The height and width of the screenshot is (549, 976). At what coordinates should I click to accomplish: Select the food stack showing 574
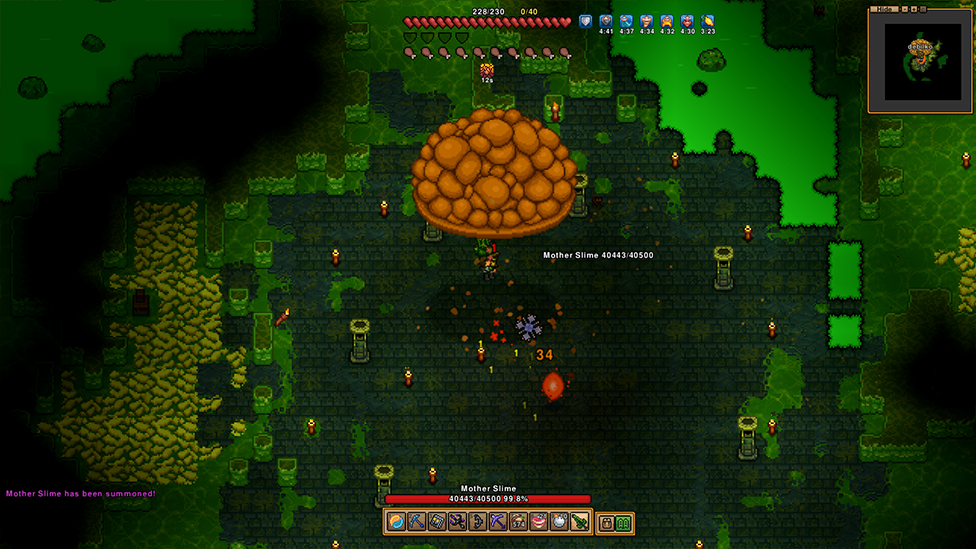518,522
